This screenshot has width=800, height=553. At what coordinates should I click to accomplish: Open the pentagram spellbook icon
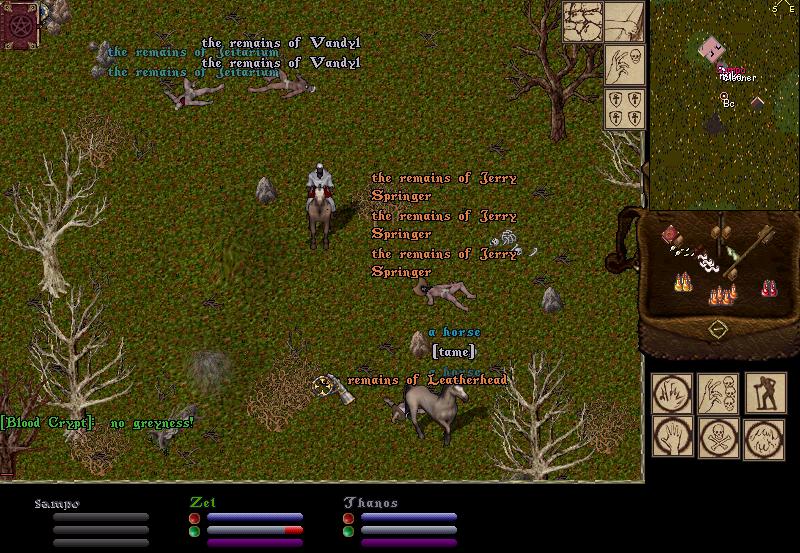click(x=19, y=22)
